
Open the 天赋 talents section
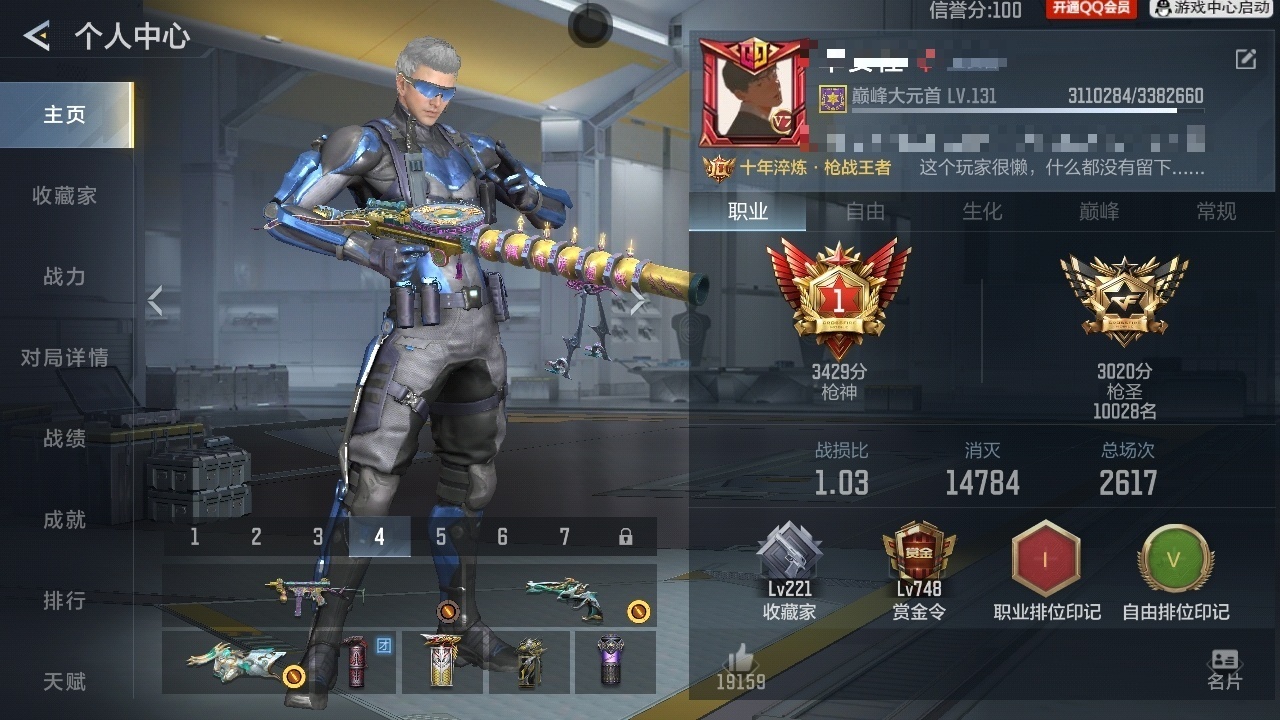tap(65, 682)
